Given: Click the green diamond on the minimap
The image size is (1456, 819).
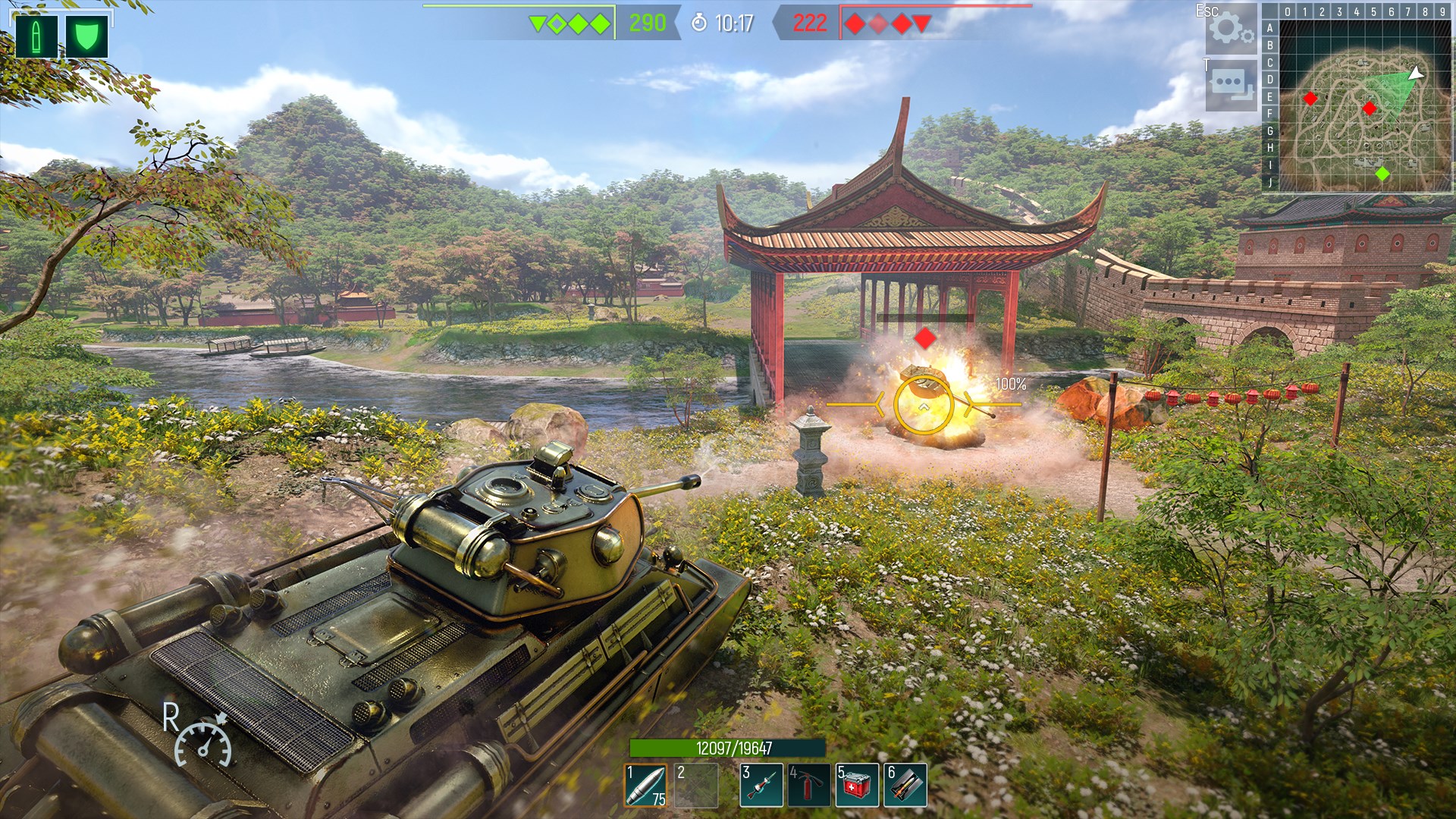Looking at the screenshot, I should [x=1384, y=173].
